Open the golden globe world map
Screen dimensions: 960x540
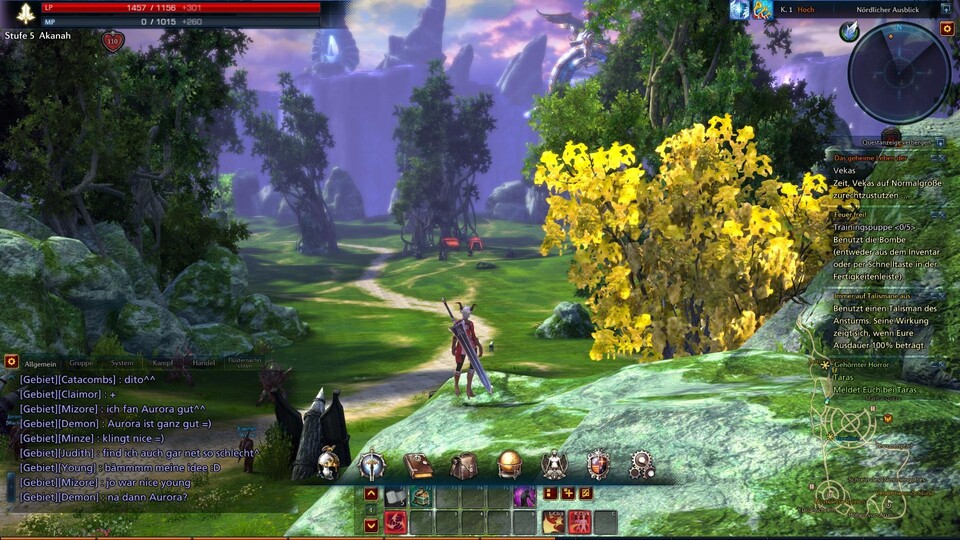pyautogui.click(x=509, y=464)
